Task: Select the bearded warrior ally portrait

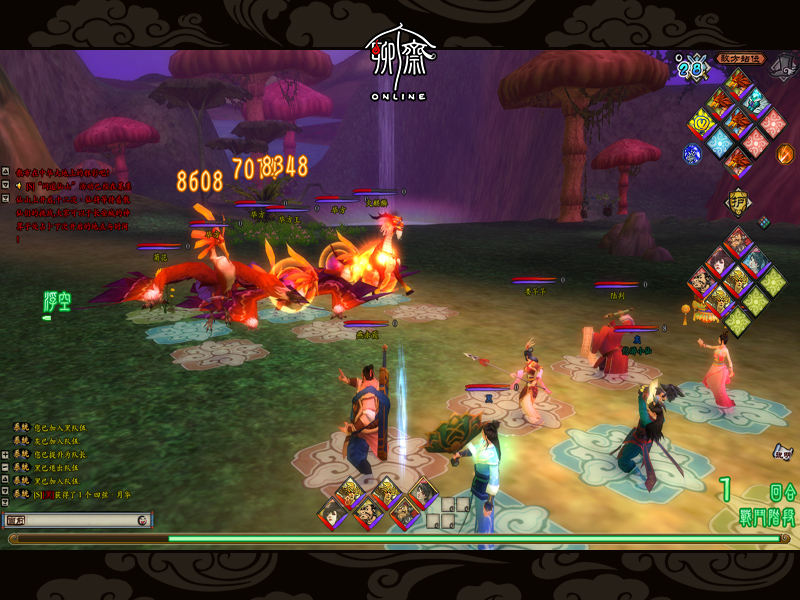Action: tap(738, 241)
